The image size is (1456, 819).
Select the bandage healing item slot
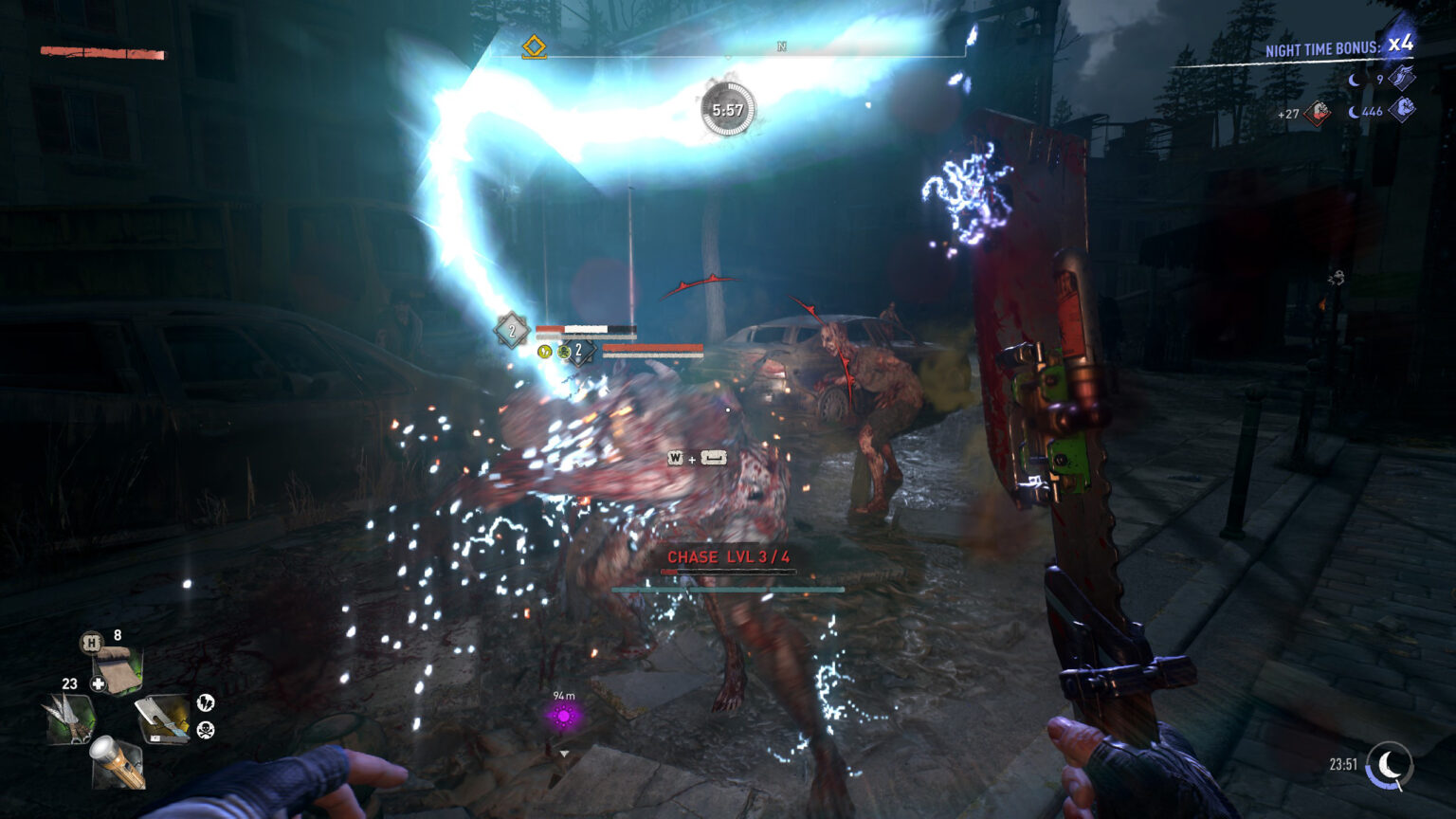tap(118, 669)
